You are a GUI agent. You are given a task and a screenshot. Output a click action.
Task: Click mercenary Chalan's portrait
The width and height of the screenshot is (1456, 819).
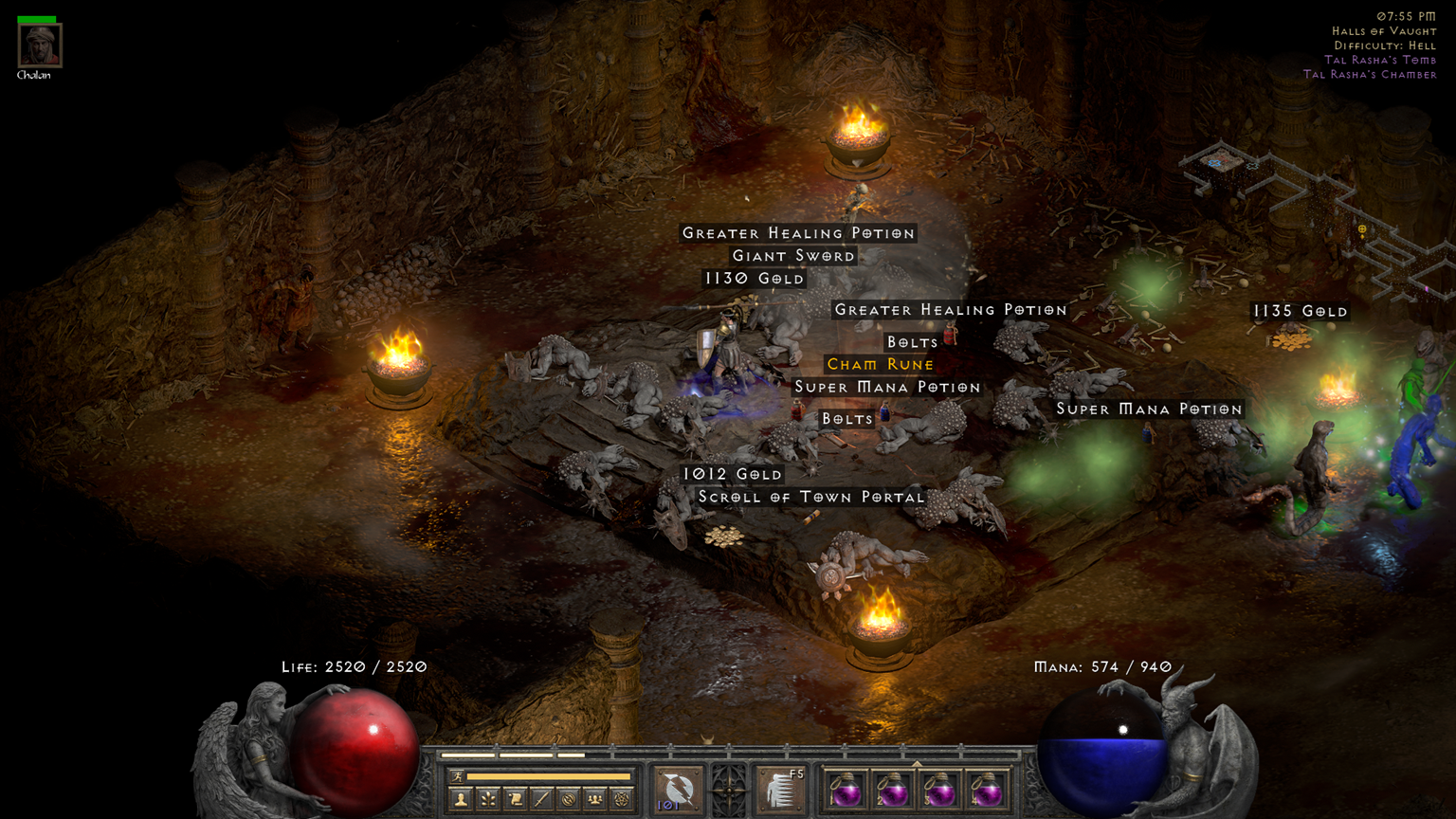pos(40,45)
